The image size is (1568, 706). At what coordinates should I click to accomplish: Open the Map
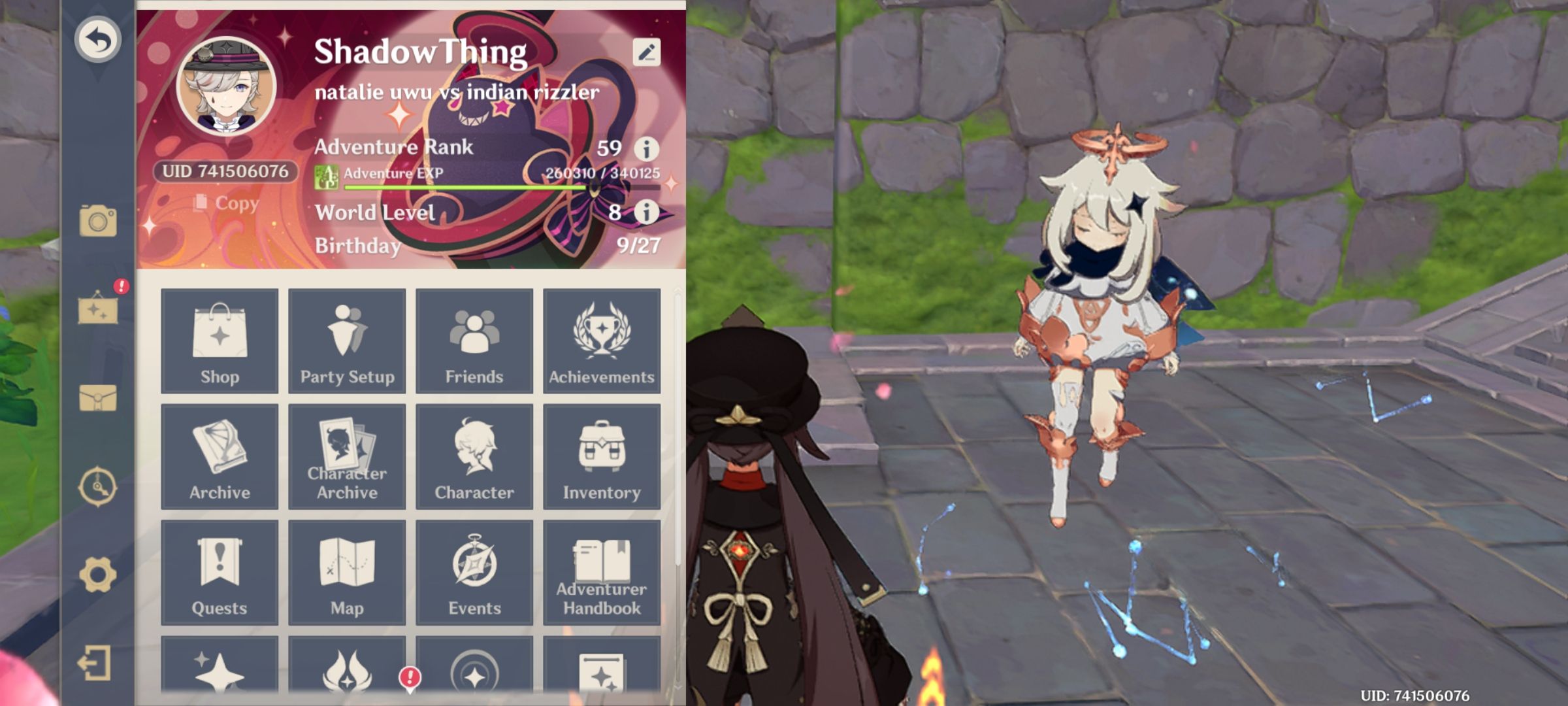point(347,572)
